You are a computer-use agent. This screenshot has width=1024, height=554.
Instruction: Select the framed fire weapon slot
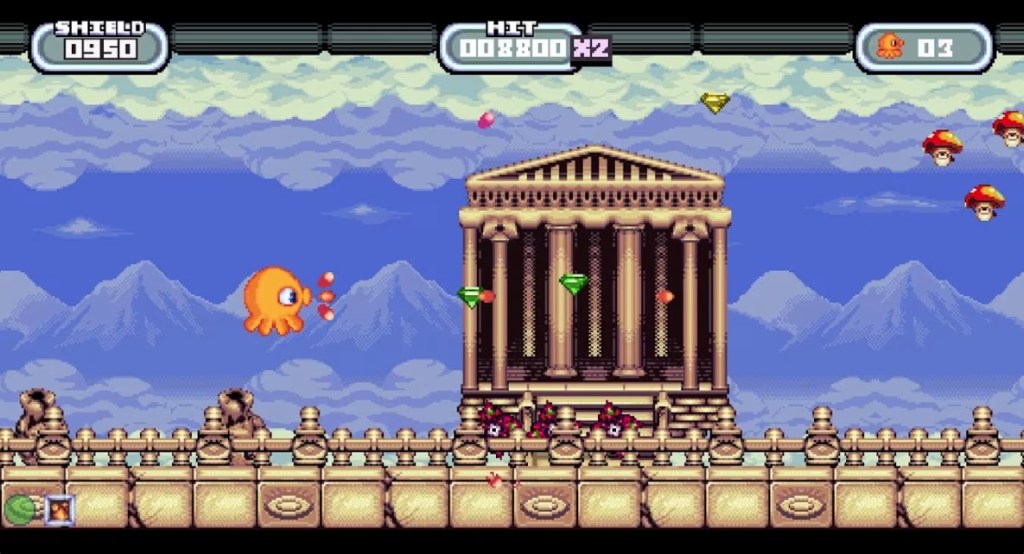tap(59, 510)
